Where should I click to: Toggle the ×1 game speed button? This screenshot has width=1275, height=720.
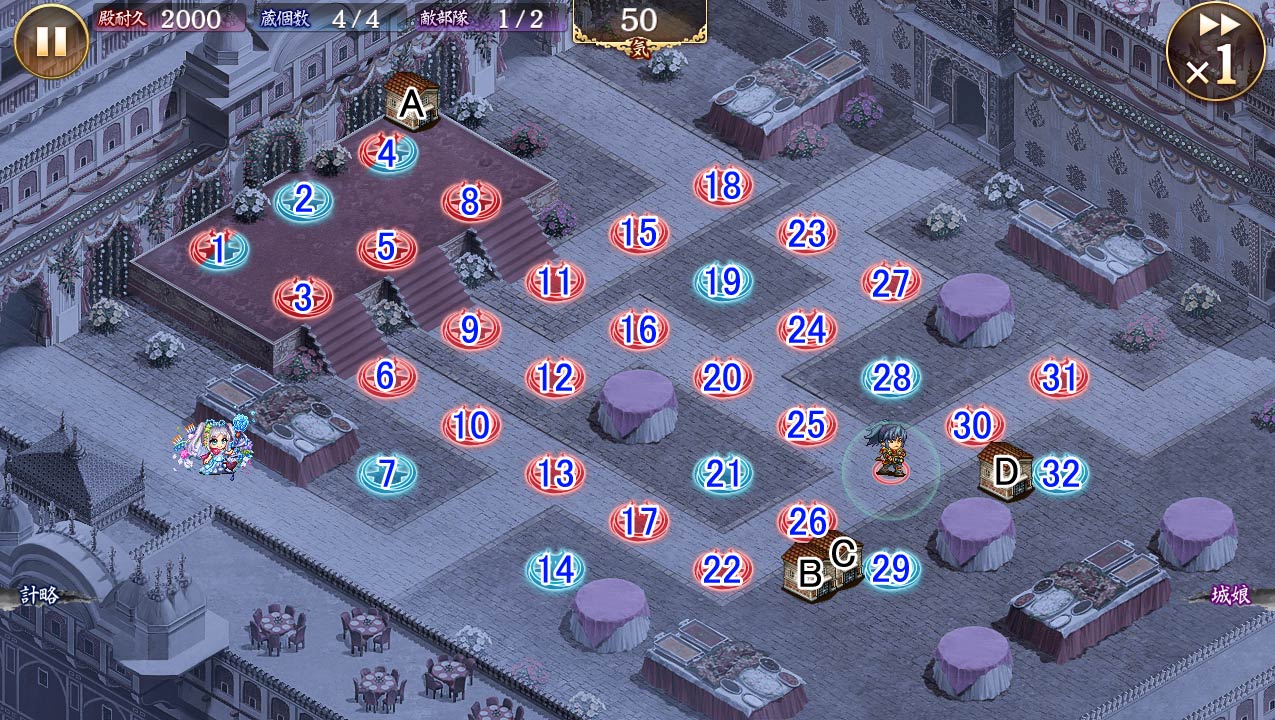pos(1214,51)
